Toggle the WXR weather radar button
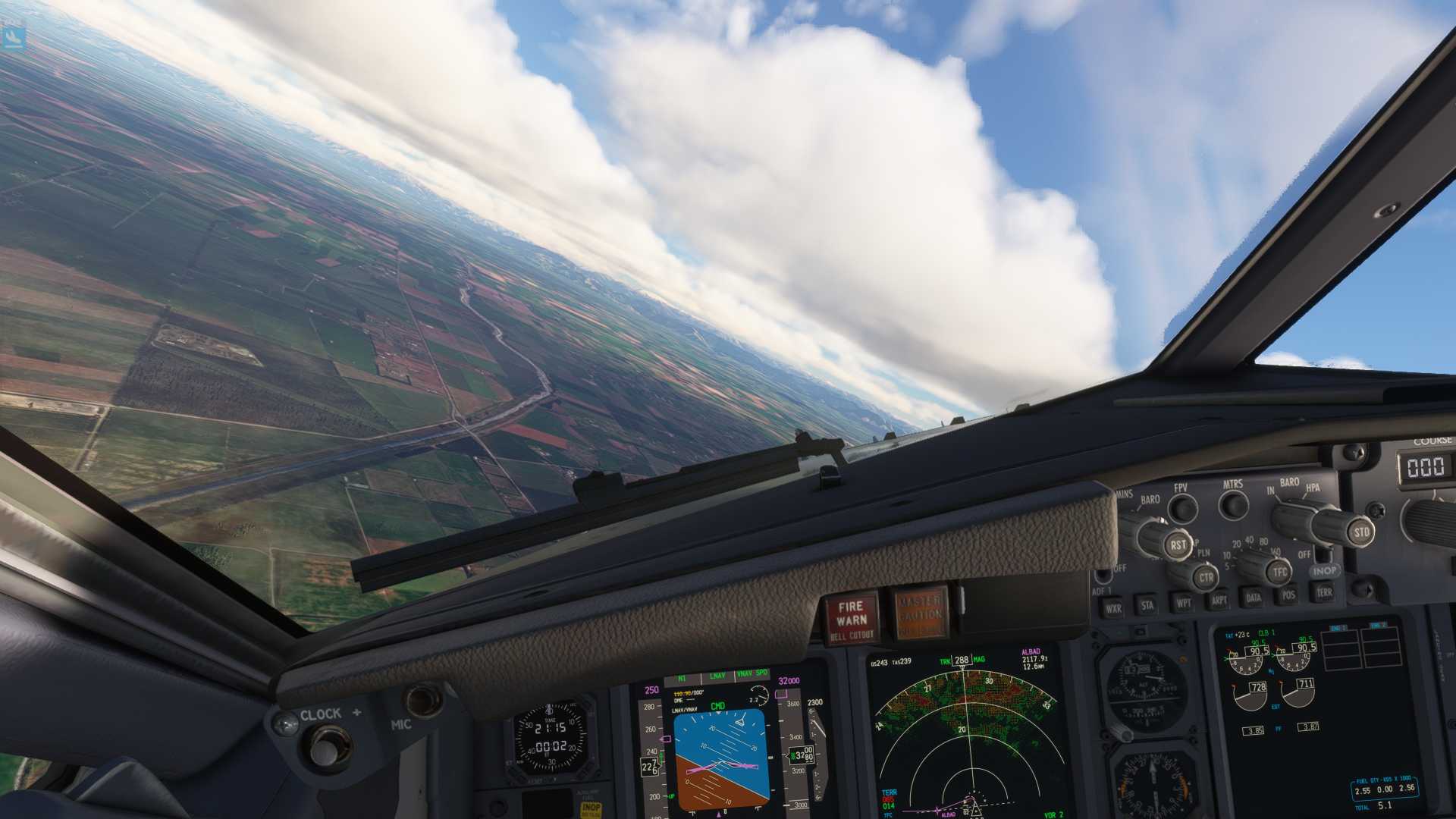Viewport: 1456px width, 819px height. pos(1112,608)
